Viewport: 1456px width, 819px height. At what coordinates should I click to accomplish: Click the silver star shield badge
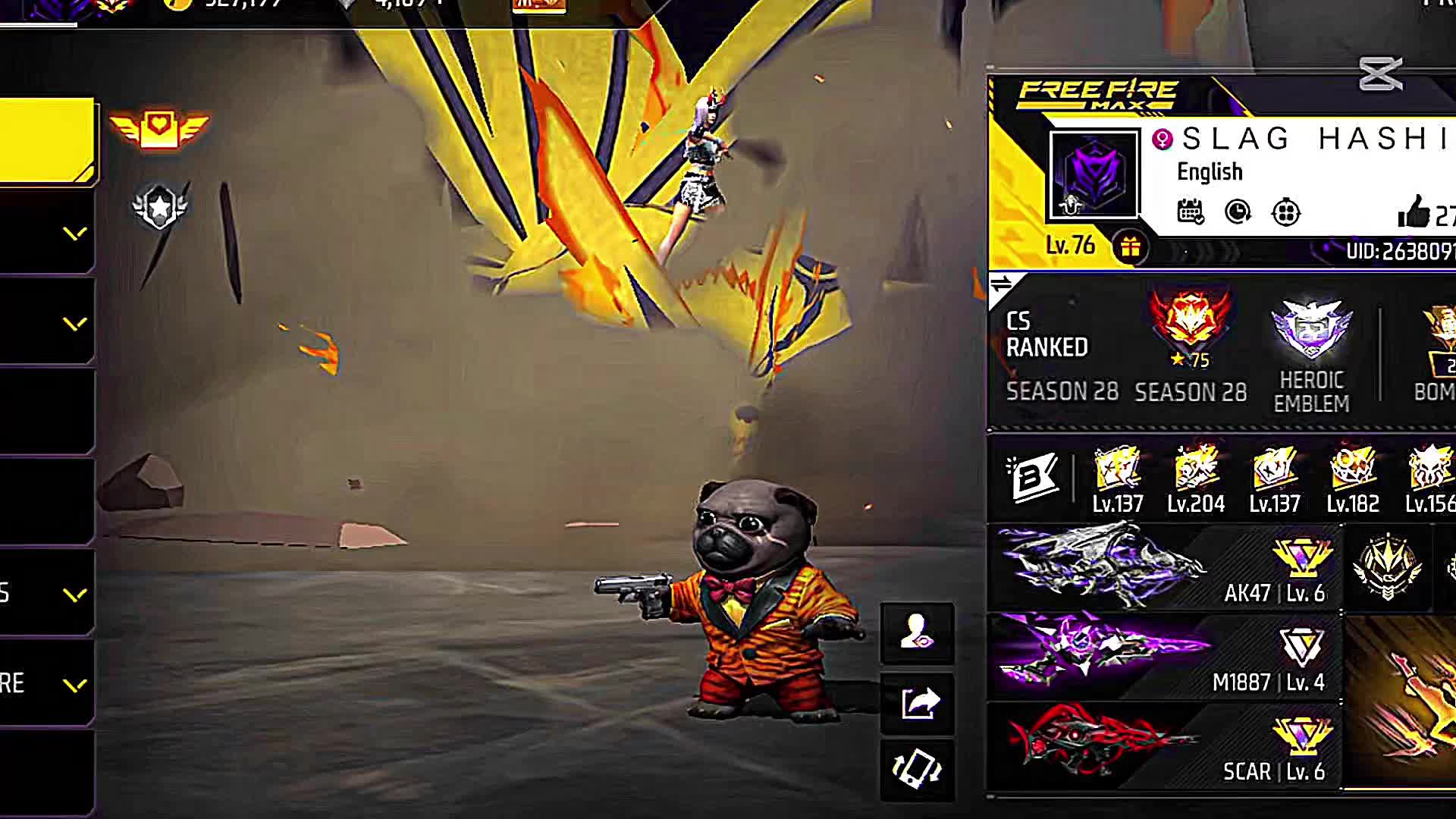click(x=159, y=206)
